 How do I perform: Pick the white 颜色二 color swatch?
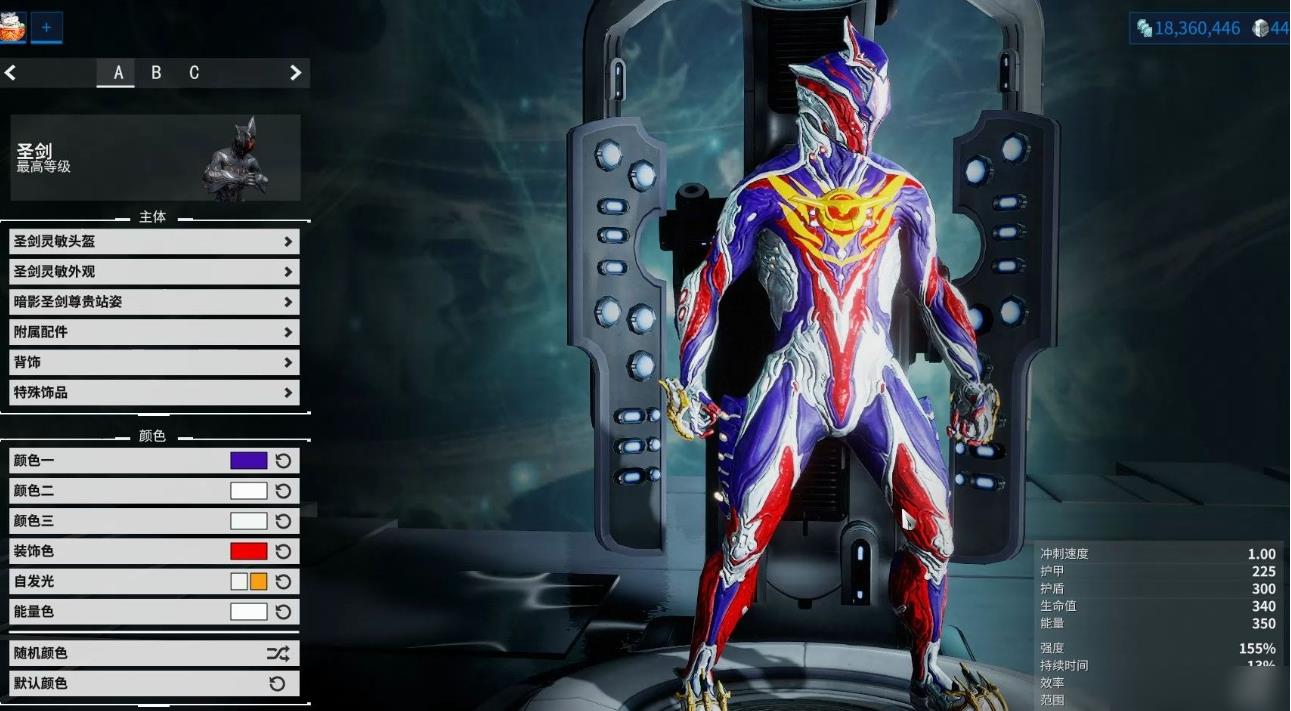(x=249, y=491)
